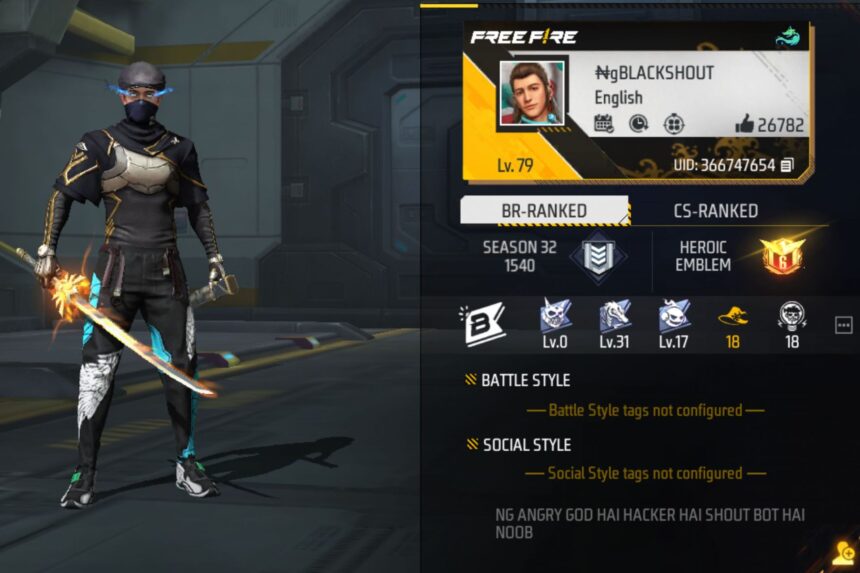
Task: Open the Heroic Emblem badge
Action: (781, 256)
